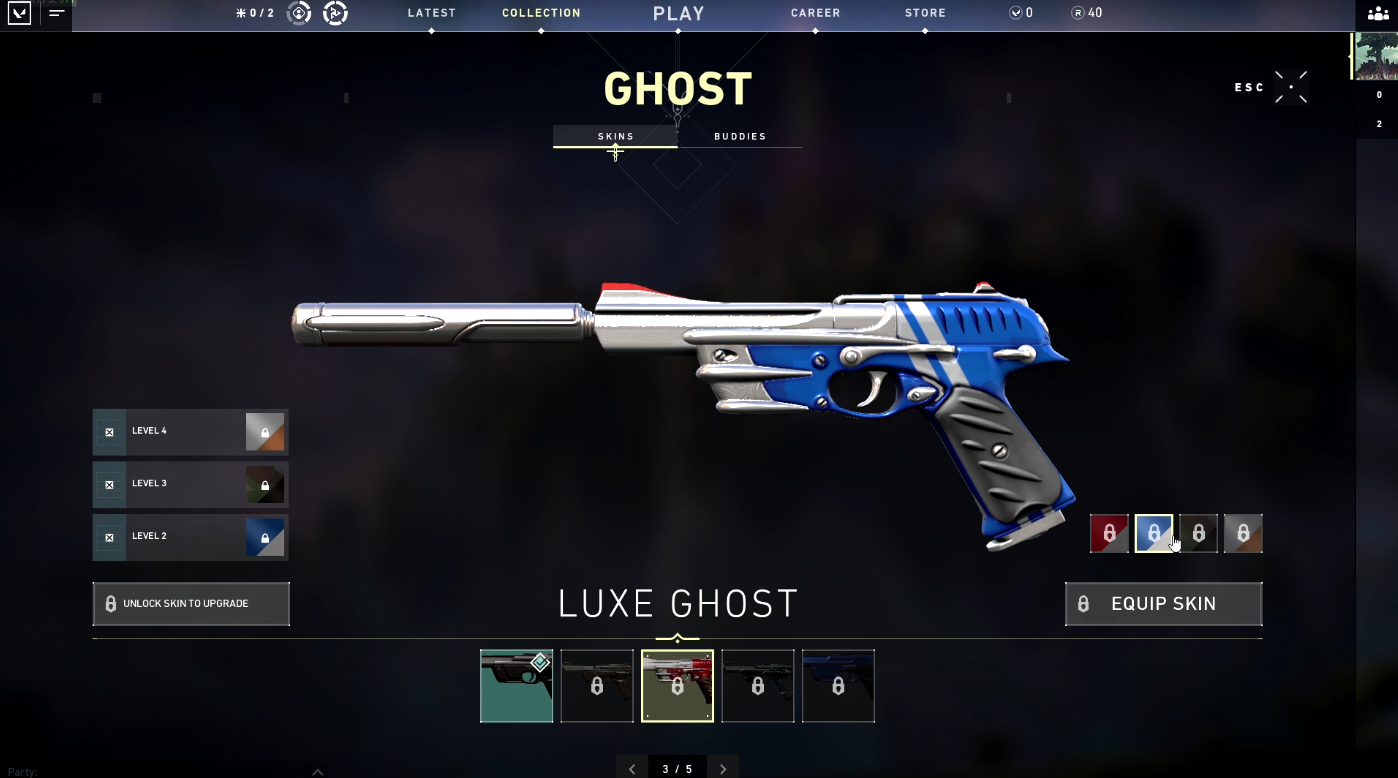Switch to the BUDDIES tab
The height and width of the screenshot is (778, 1398).
[x=740, y=136]
